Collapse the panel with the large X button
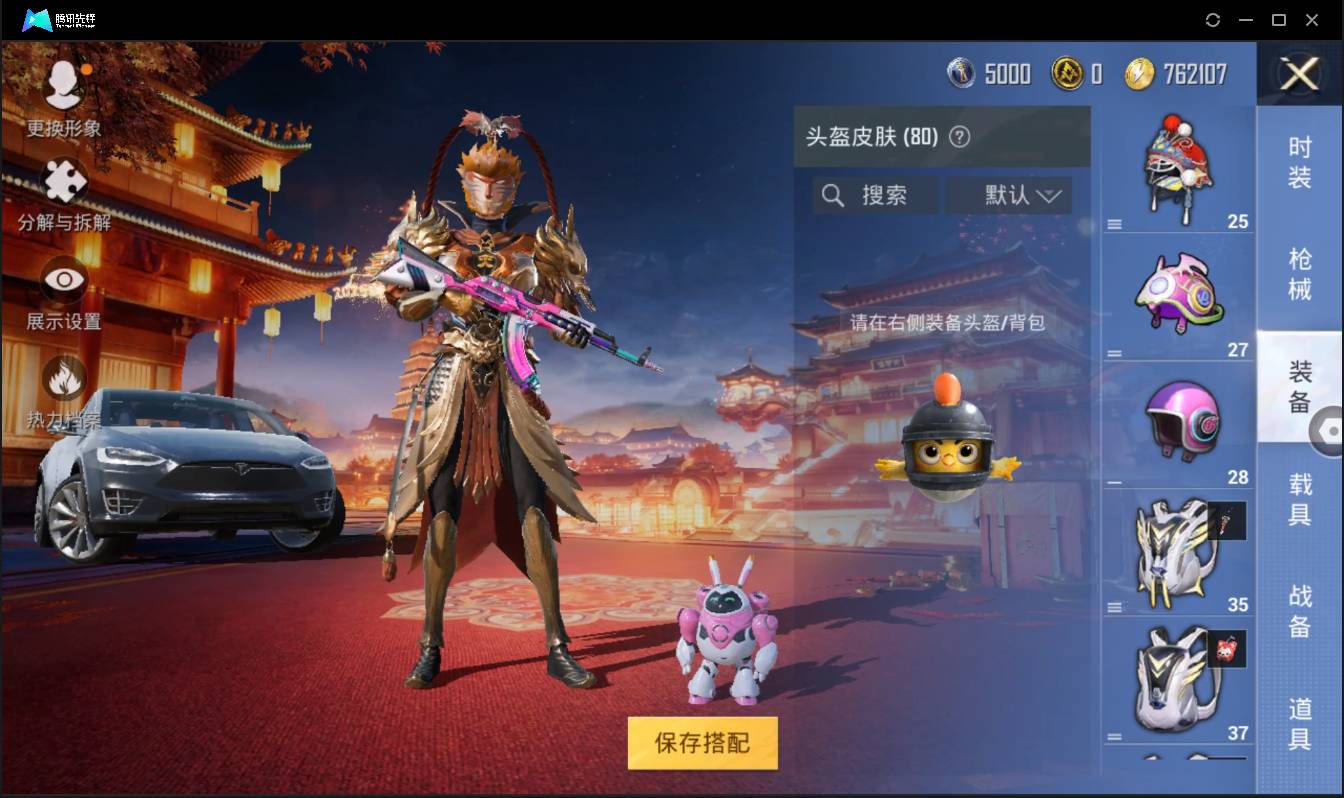1344x798 pixels. (x=1299, y=75)
